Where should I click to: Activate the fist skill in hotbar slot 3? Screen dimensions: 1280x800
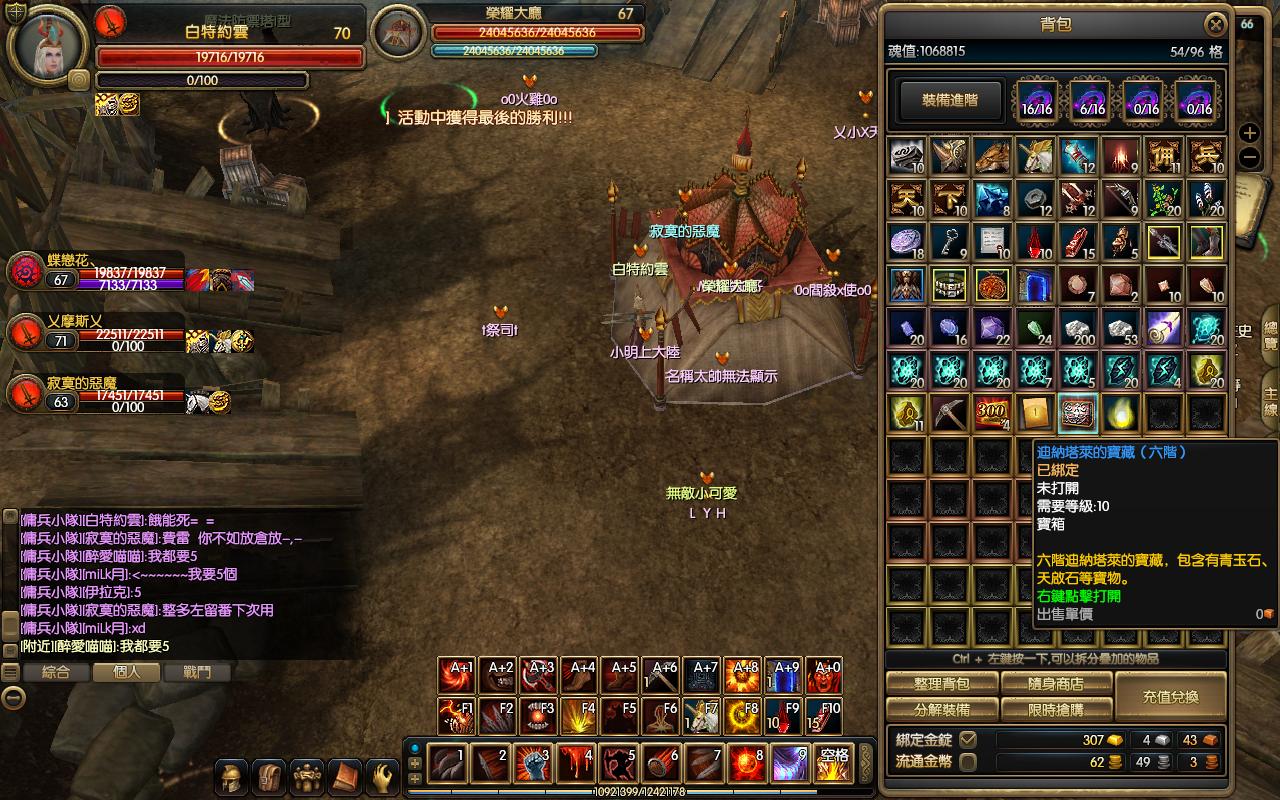[534, 763]
